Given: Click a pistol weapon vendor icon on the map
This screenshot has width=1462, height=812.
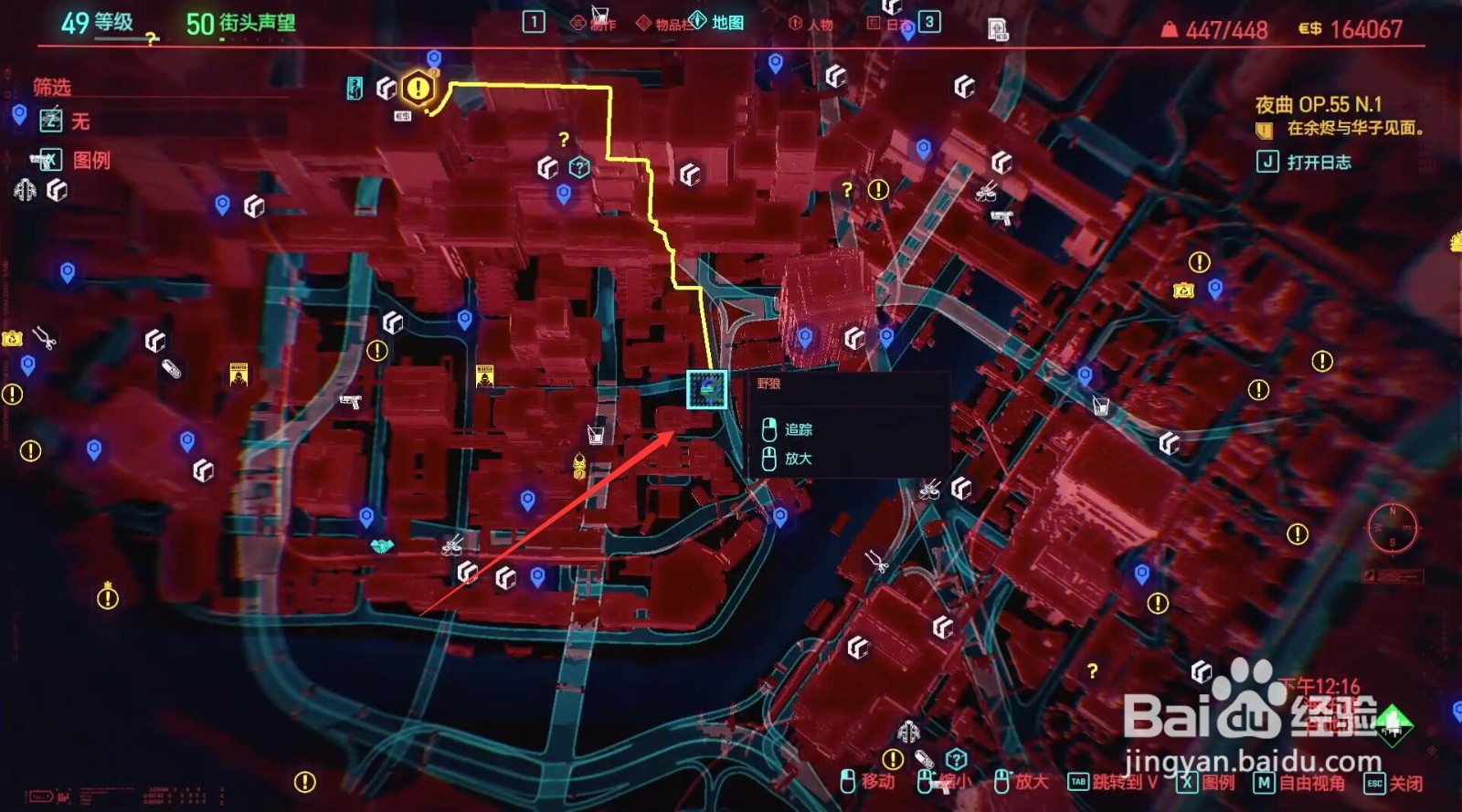Looking at the screenshot, I should 352,403.
